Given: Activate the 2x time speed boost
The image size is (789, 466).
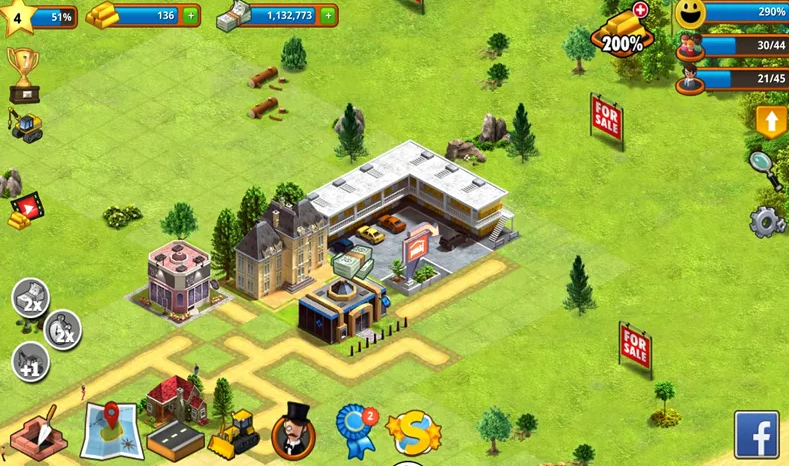Looking at the screenshot, I should pyautogui.click(x=63, y=331).
